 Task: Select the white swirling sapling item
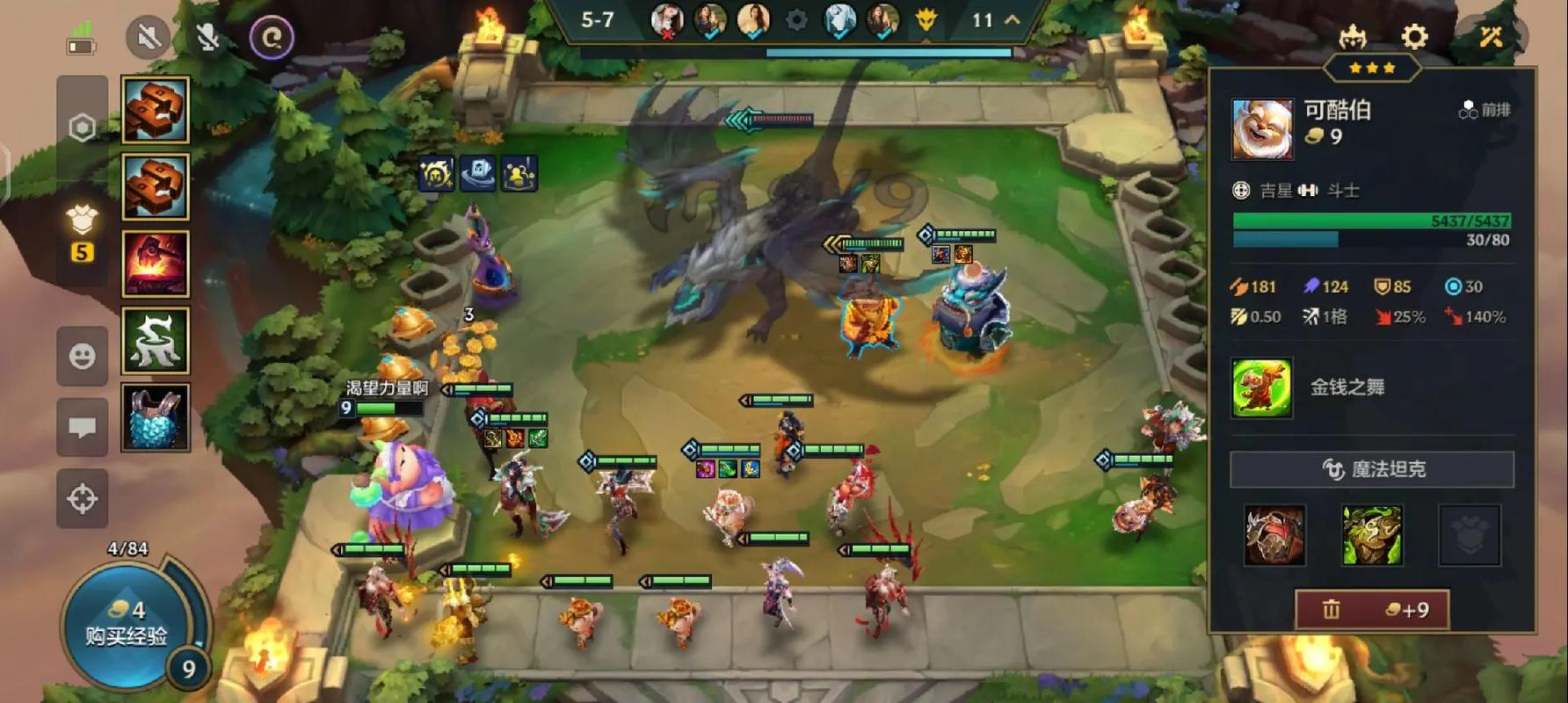155,340
